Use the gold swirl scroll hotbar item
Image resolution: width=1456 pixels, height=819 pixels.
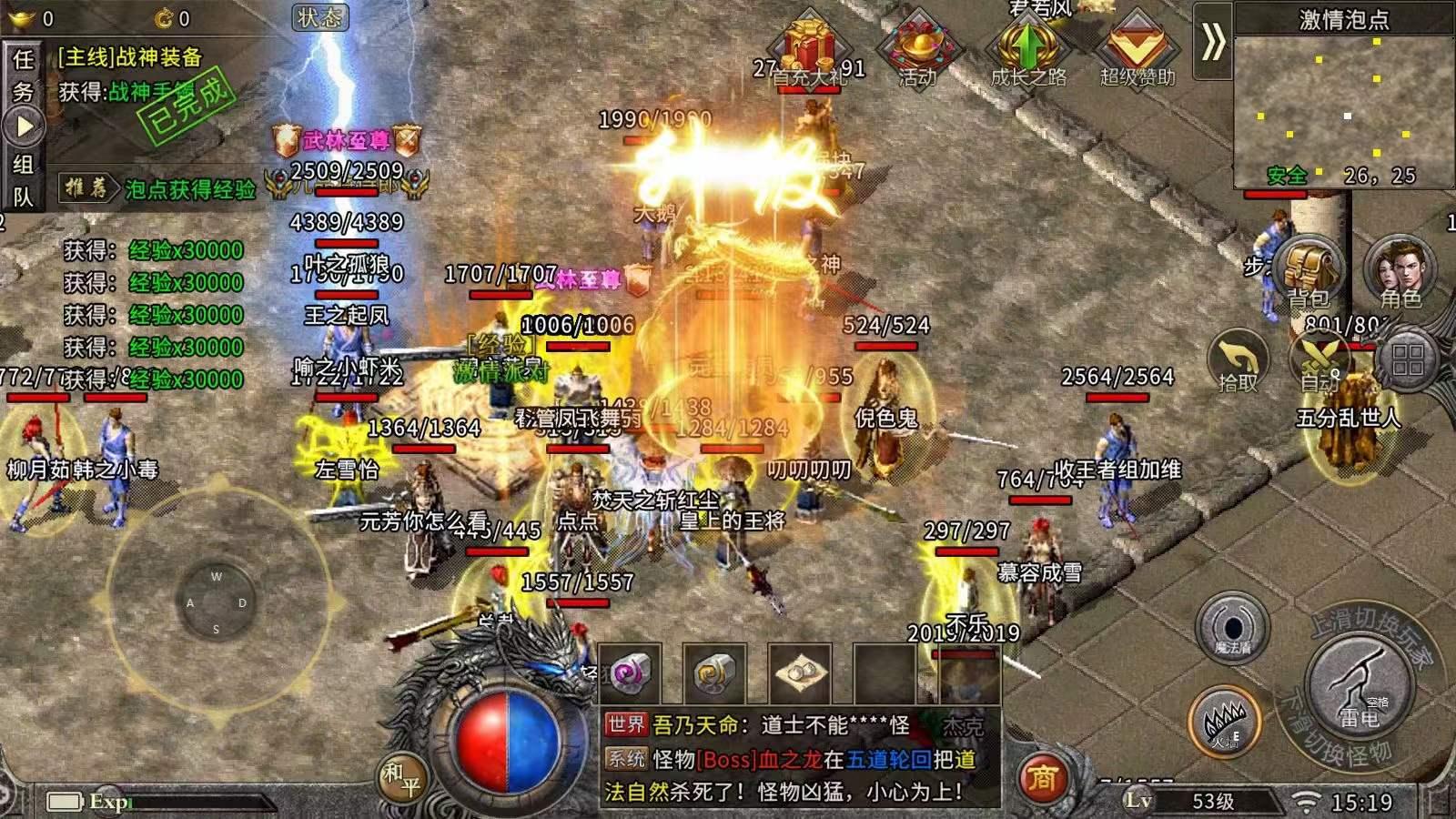click(x=714, y=674)
